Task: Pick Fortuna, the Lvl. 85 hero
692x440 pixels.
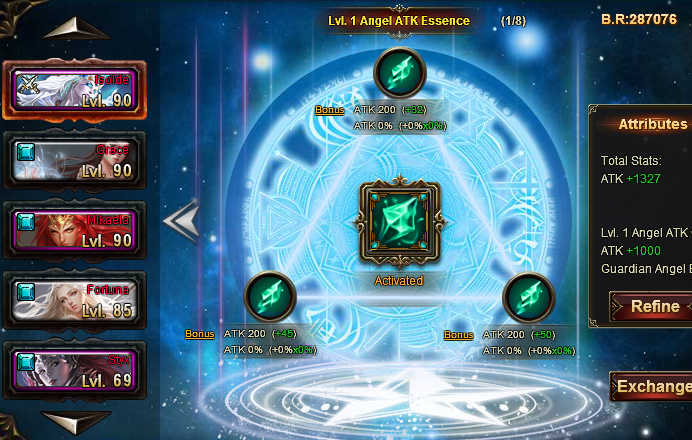Action: click(x=75, y=300)
